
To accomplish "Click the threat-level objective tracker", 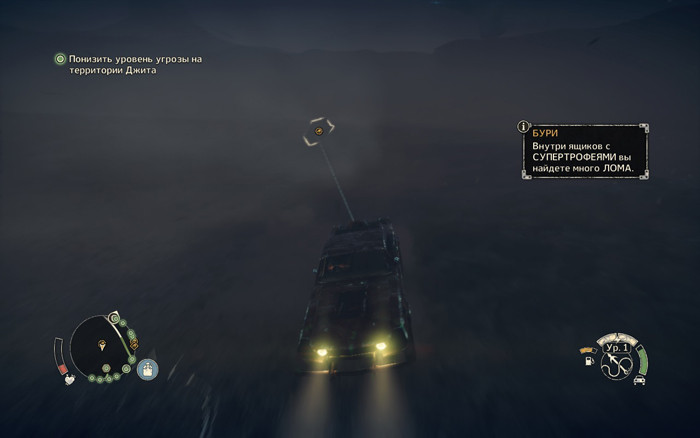I will pyautogui.click(x=128, y=65).
